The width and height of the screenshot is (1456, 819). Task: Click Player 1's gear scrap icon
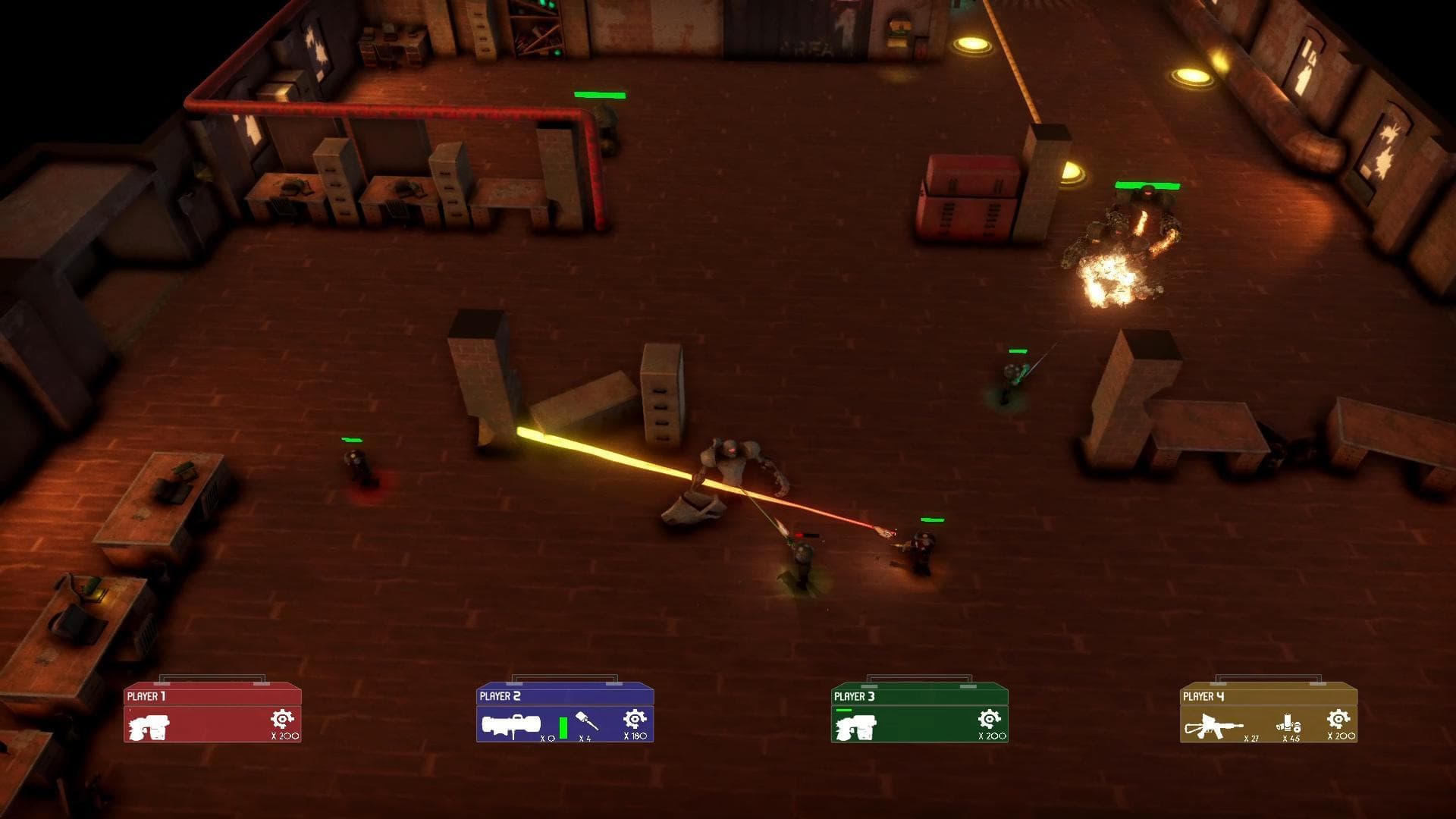click(282, 719)
